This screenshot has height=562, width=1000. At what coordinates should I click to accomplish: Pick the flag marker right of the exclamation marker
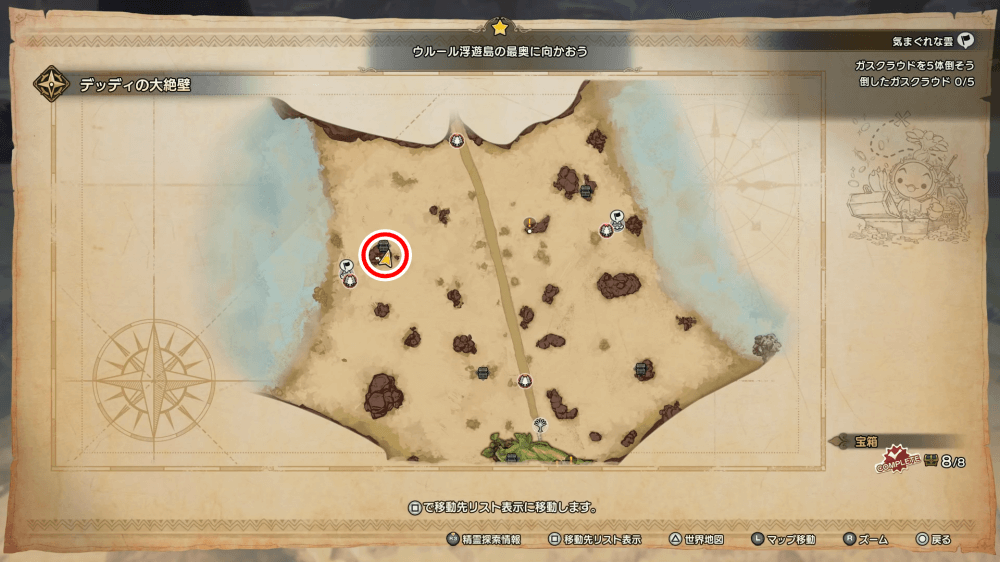617,215
